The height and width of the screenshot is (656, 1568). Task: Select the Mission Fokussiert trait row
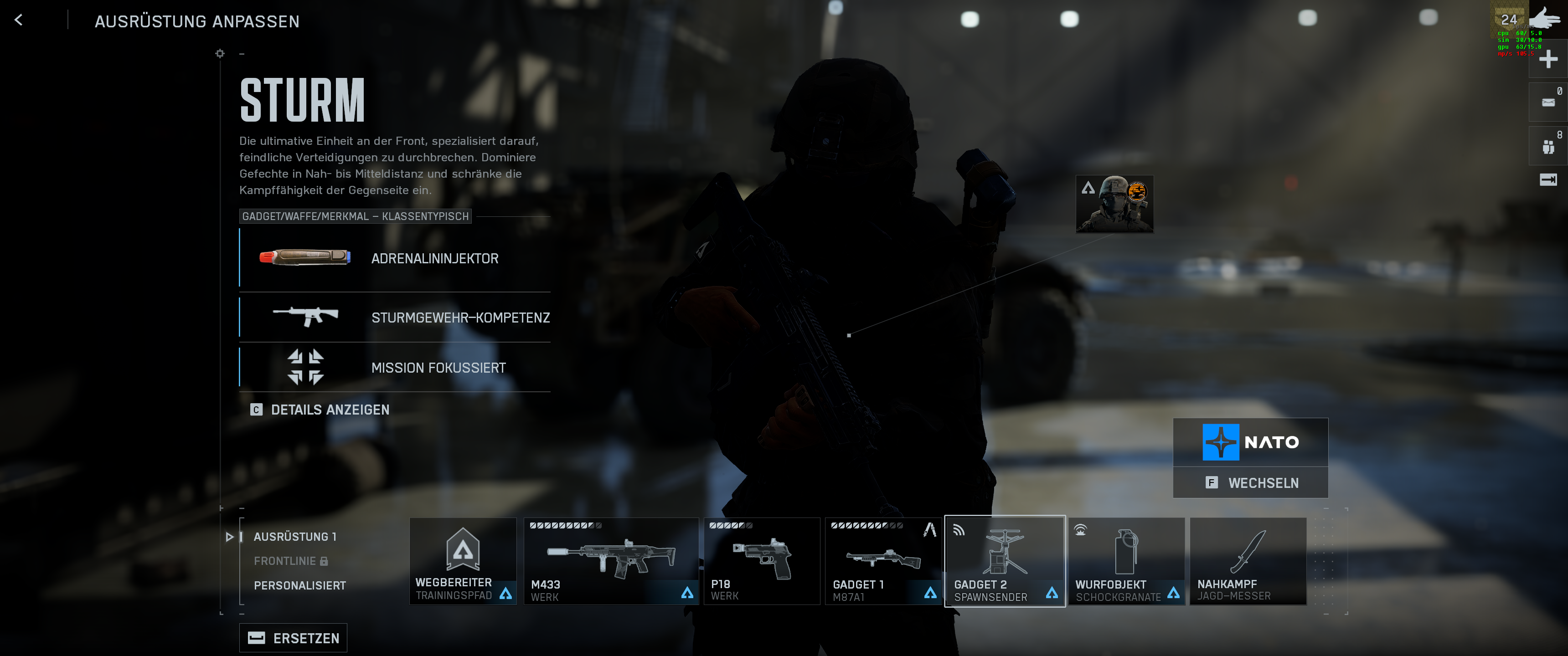coord(396,368)
